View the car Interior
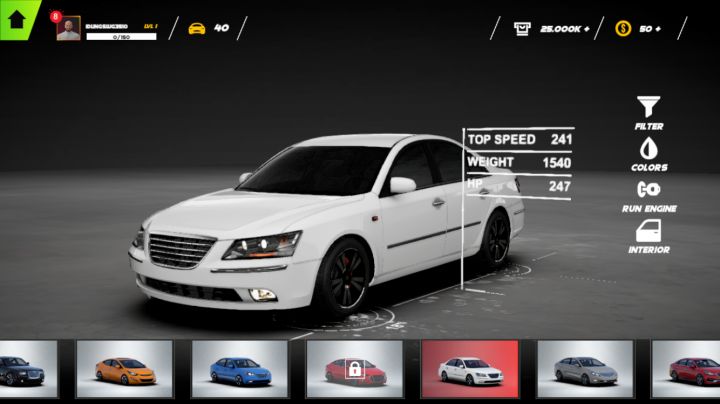 coord(649,236)
